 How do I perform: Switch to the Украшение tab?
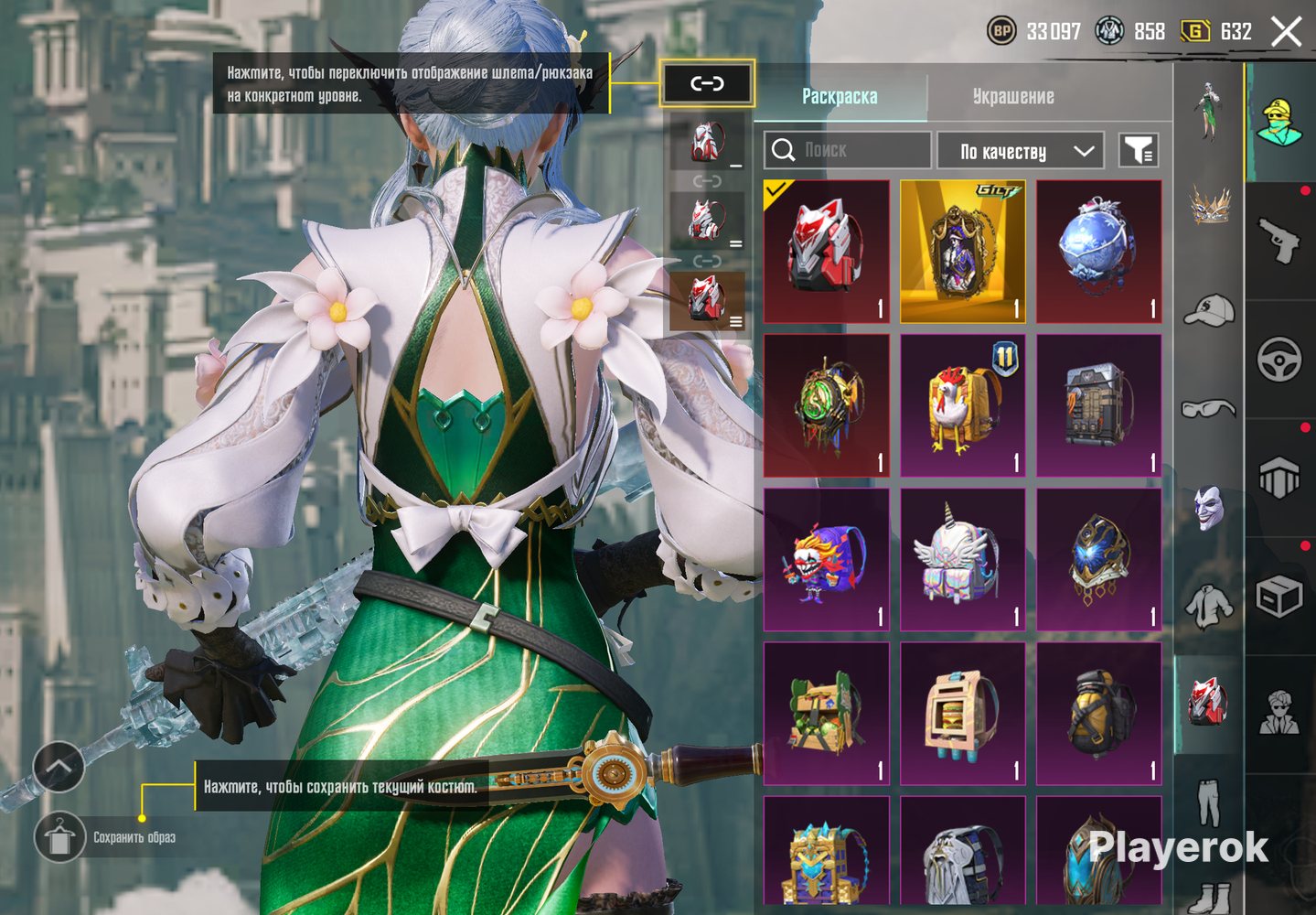point(1012,96)
